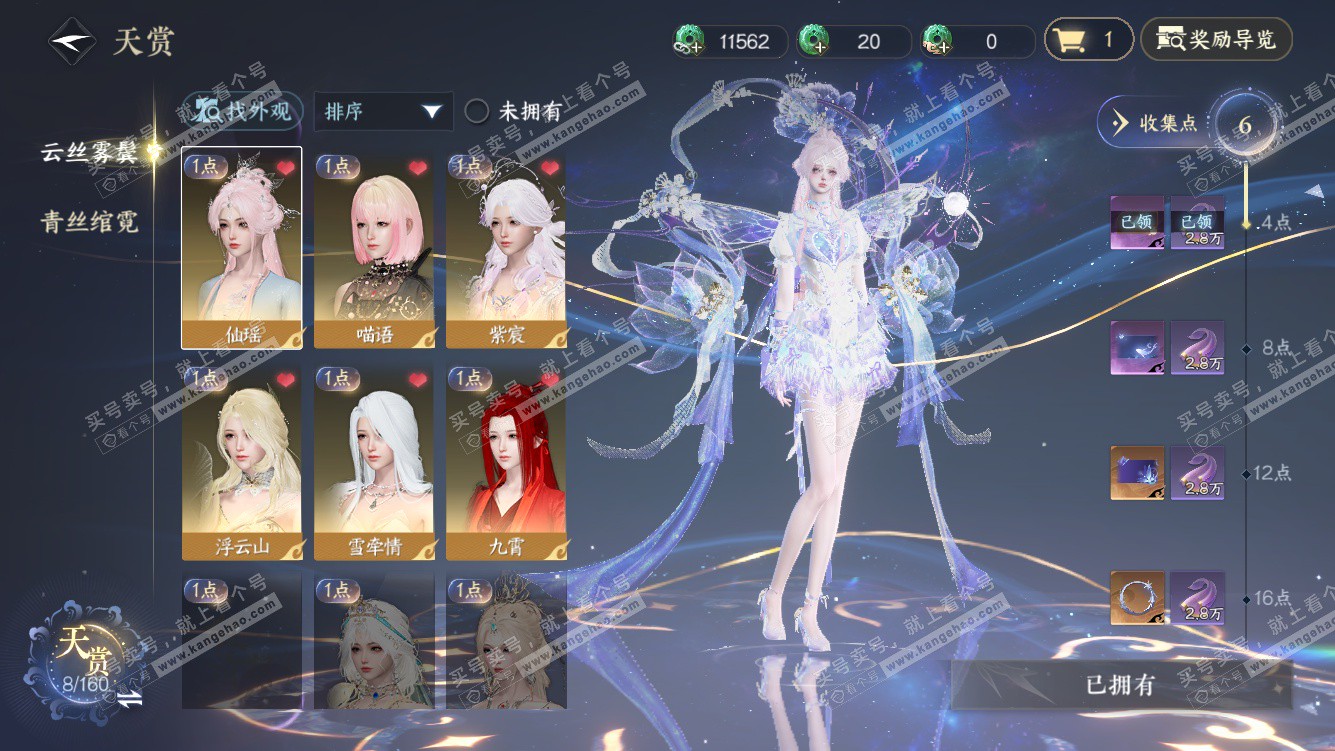
Task: View the first reward icon at 8点
Action: [x=1138, y=348]
